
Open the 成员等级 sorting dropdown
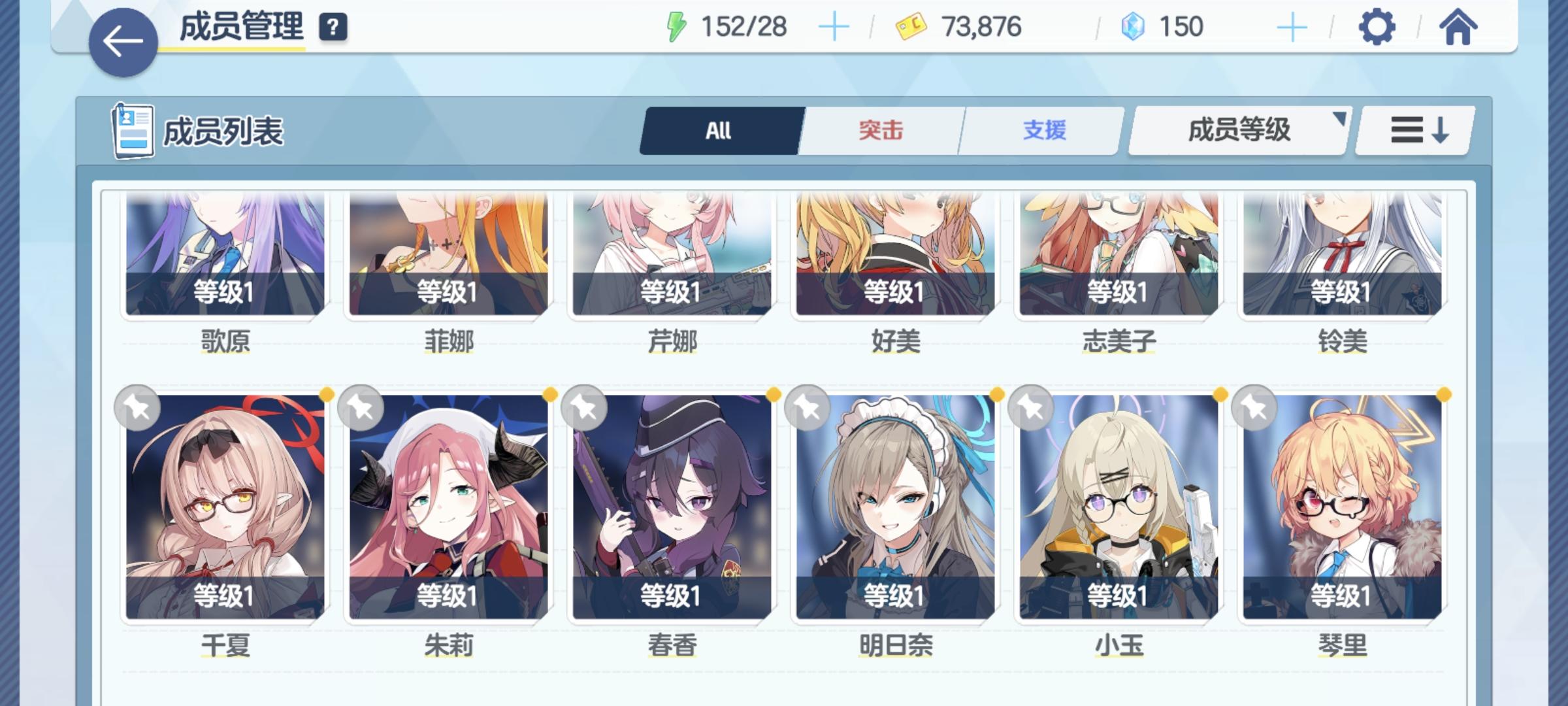tap(1237, 130)
